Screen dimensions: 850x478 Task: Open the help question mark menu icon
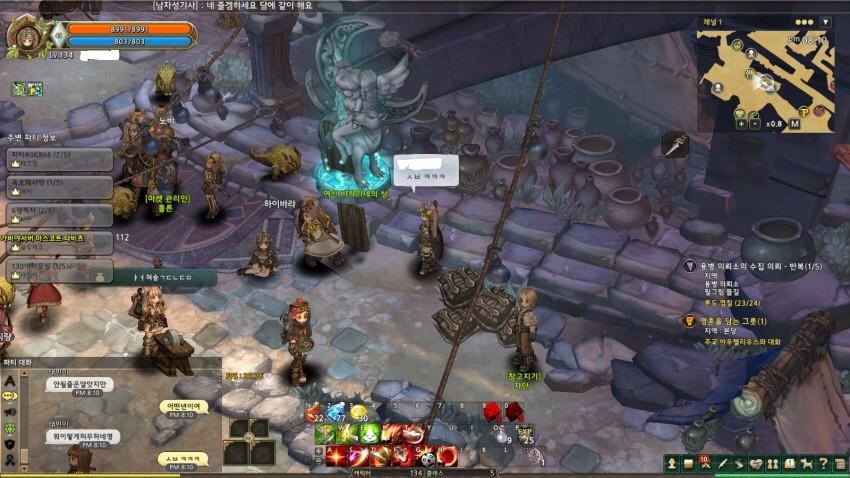(822, 464)
